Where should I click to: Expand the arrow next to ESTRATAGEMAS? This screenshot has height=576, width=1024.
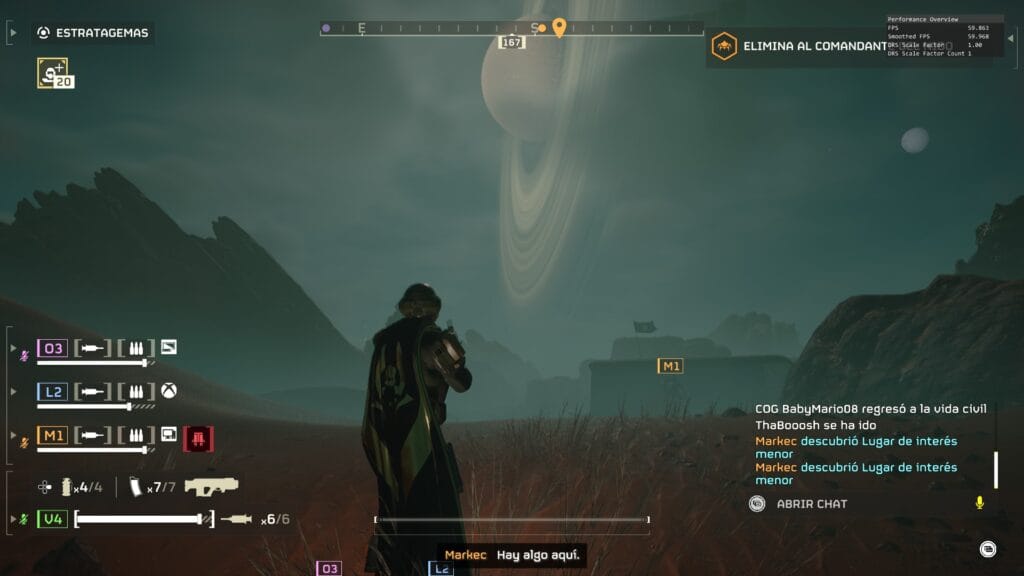pos(13,33)
